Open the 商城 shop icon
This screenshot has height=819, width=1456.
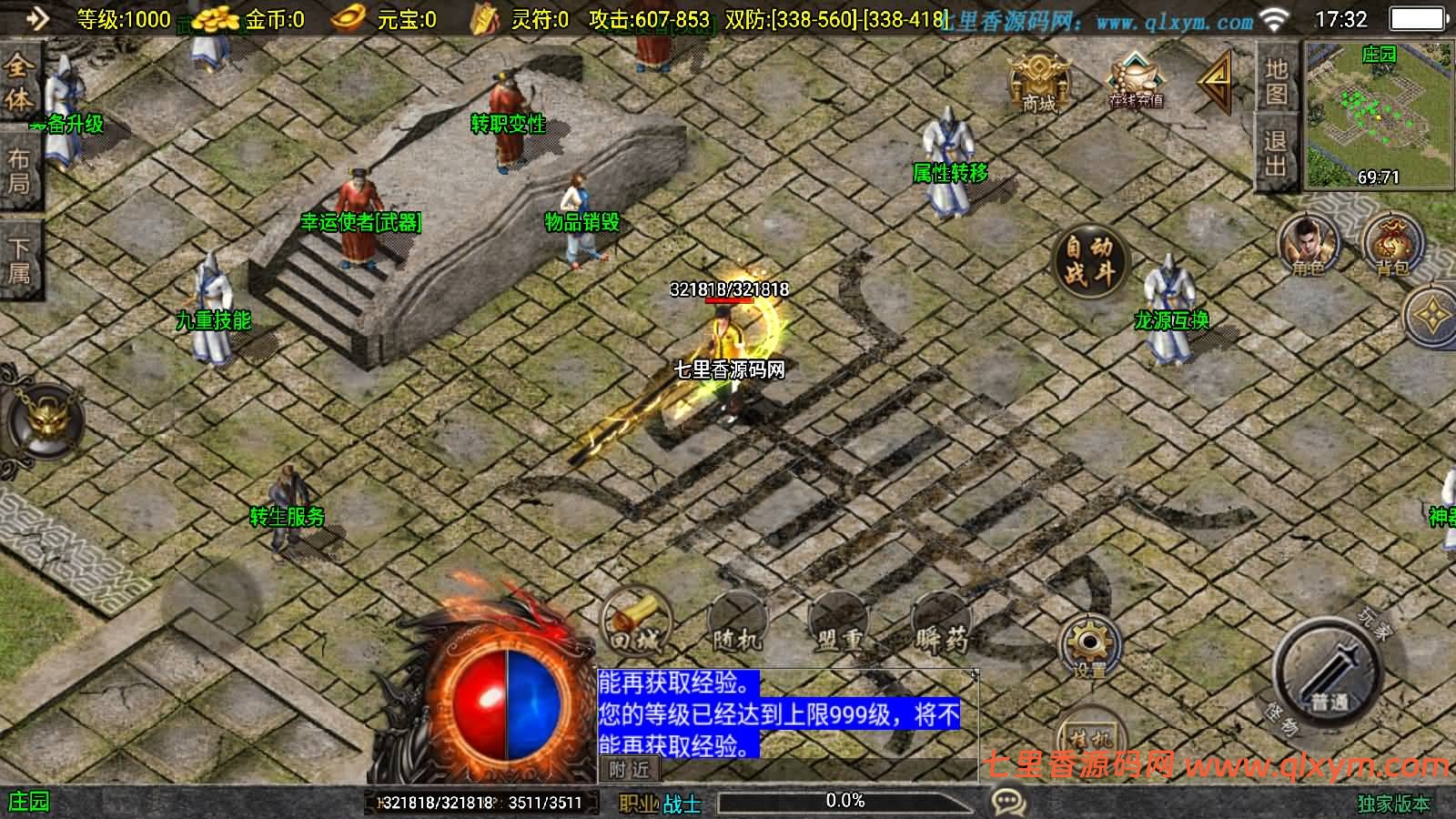coord(1039,82)
